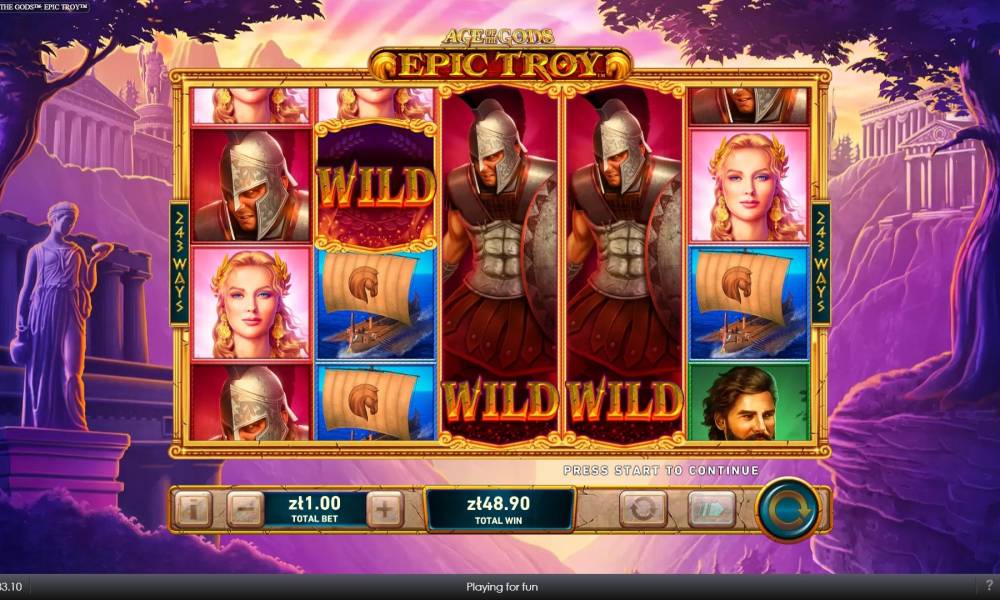
Task: Open the autoplay settings button
Action: click(643, 510)
